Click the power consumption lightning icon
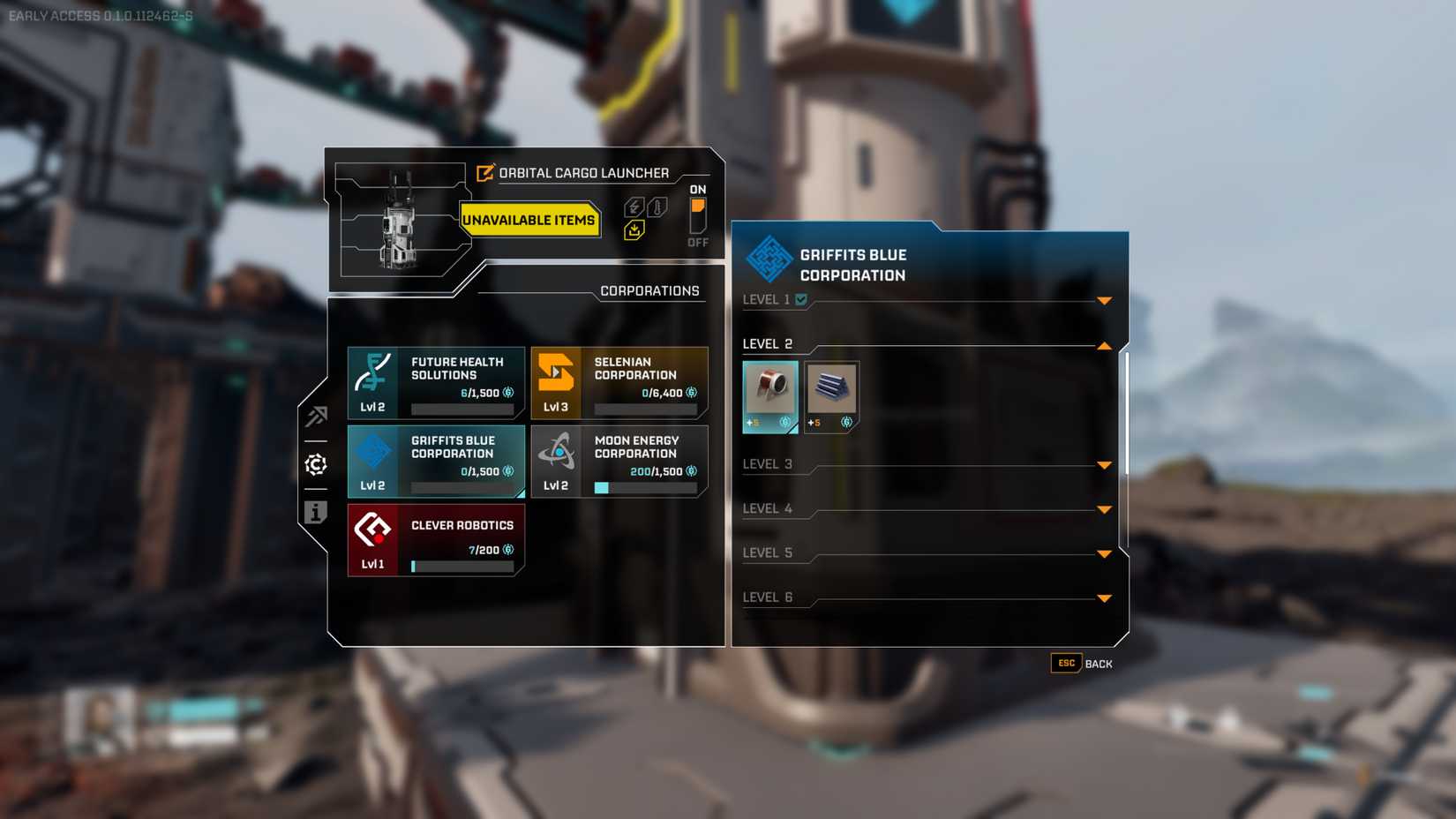Screen dimensions: 1456x819 click(x=633, y=207)
